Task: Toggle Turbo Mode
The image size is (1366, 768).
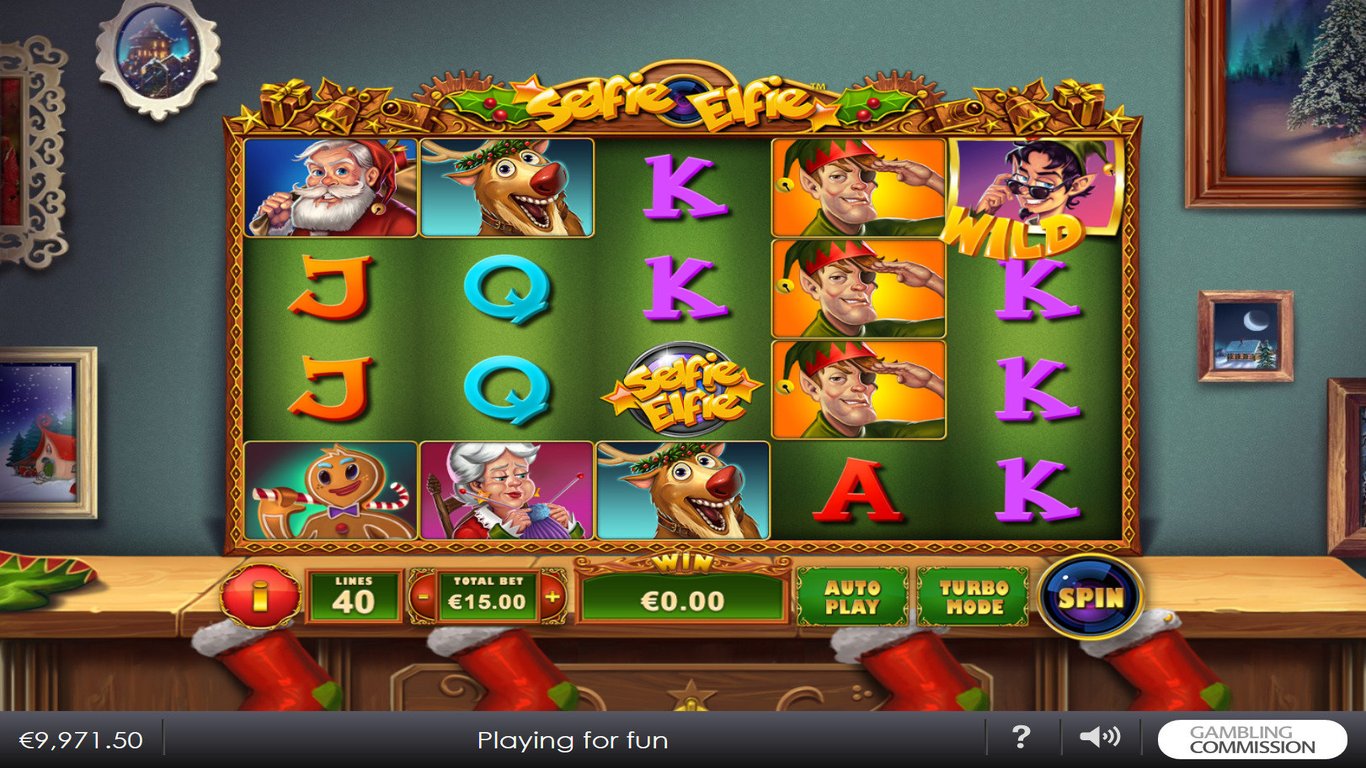Action: (974, 597)
